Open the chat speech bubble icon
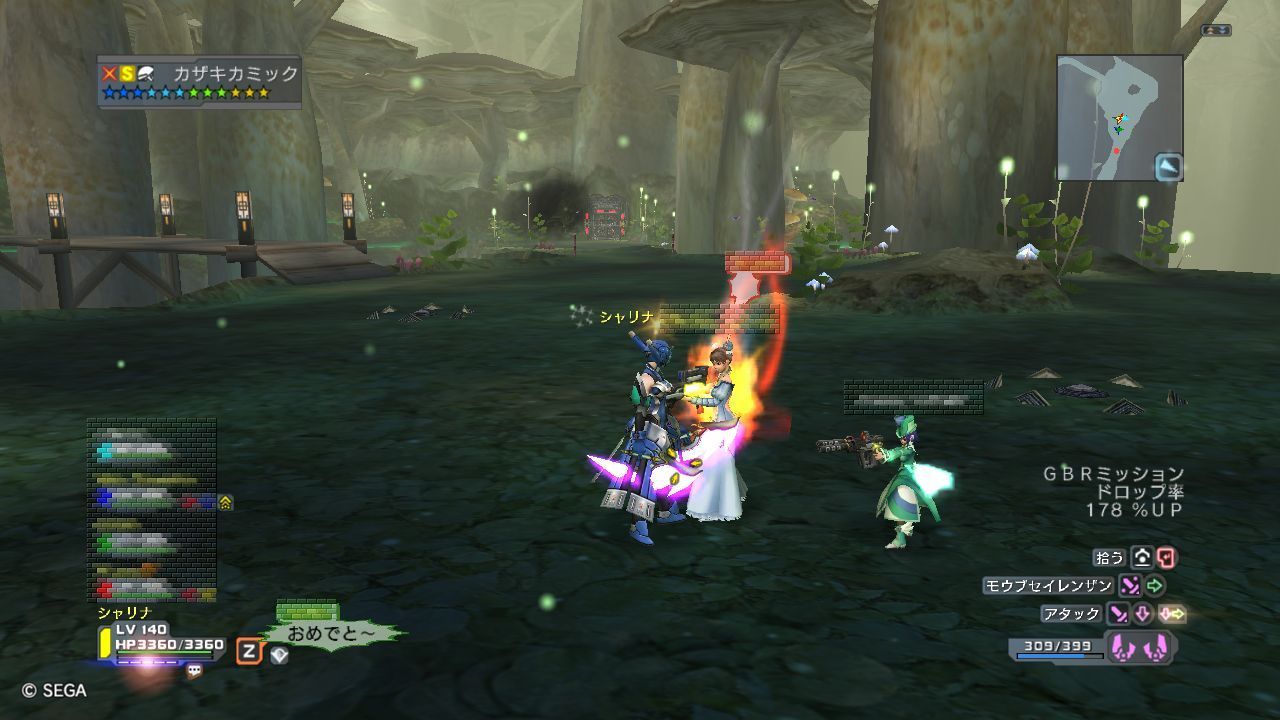This screenshot has height=720, width=1280. click(x=194, y=671)
